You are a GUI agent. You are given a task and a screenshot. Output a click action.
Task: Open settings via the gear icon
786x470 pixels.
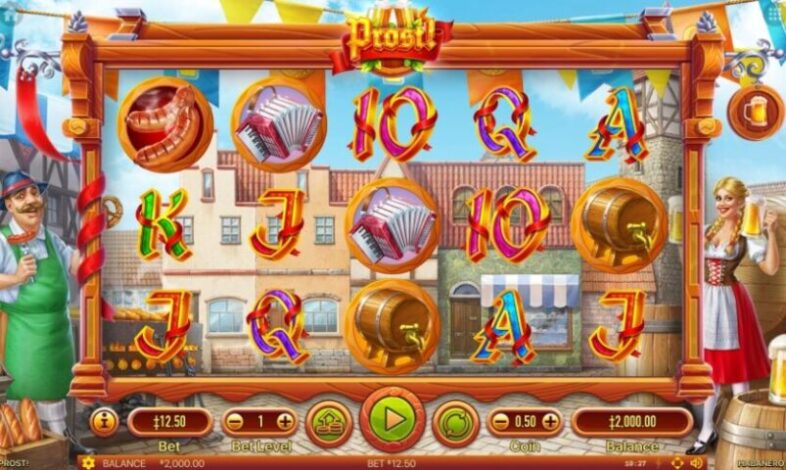[x=88, y=463]
